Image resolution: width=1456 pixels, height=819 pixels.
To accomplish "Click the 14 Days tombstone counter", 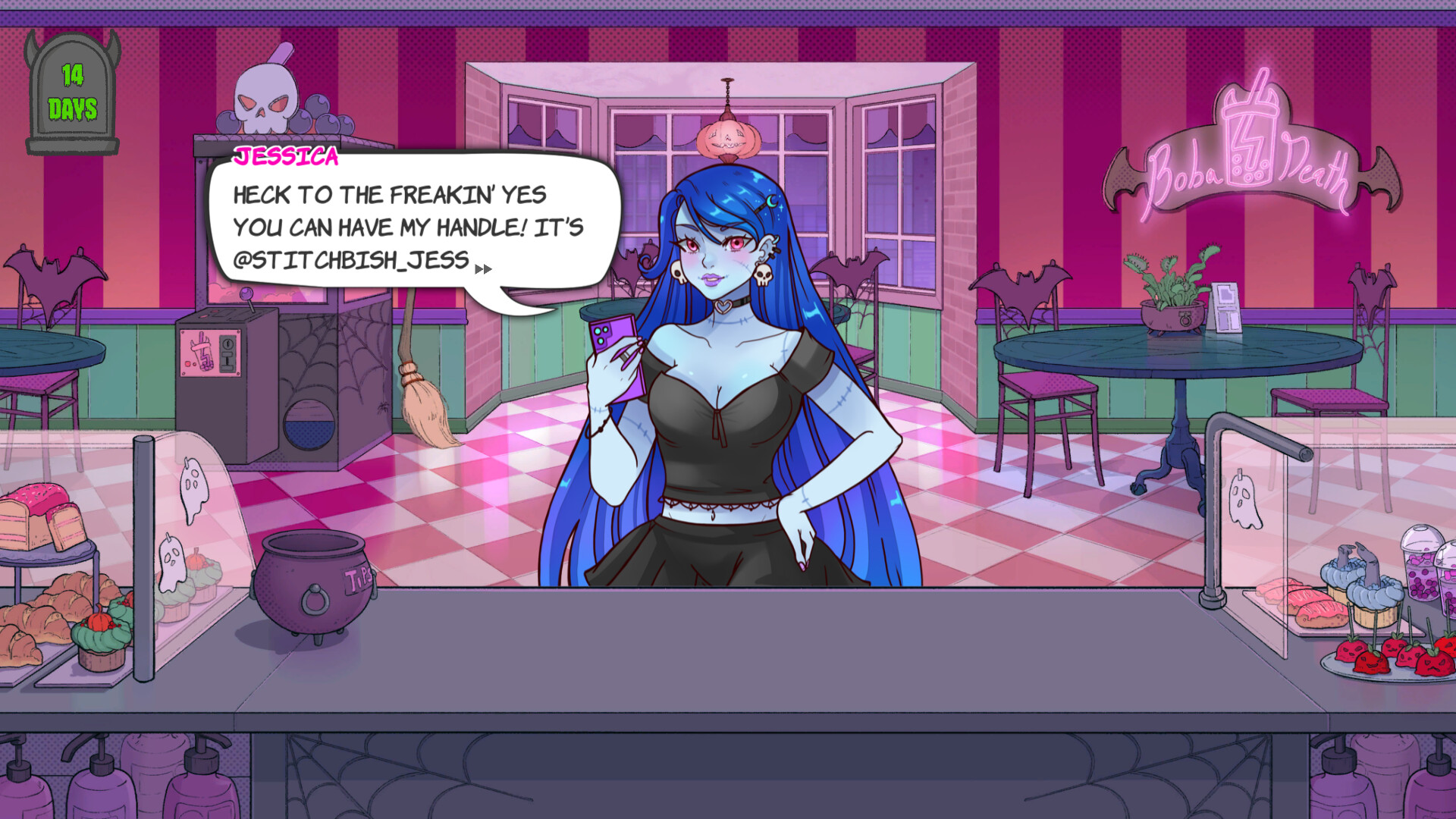I will coord(72,91).
